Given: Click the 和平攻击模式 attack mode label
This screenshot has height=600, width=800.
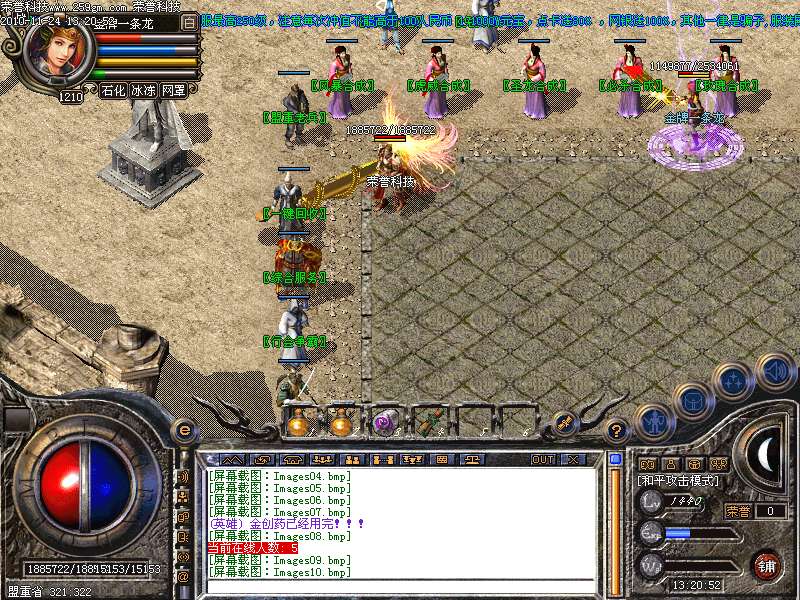Looking at the screenshot, I should (678, 481).
